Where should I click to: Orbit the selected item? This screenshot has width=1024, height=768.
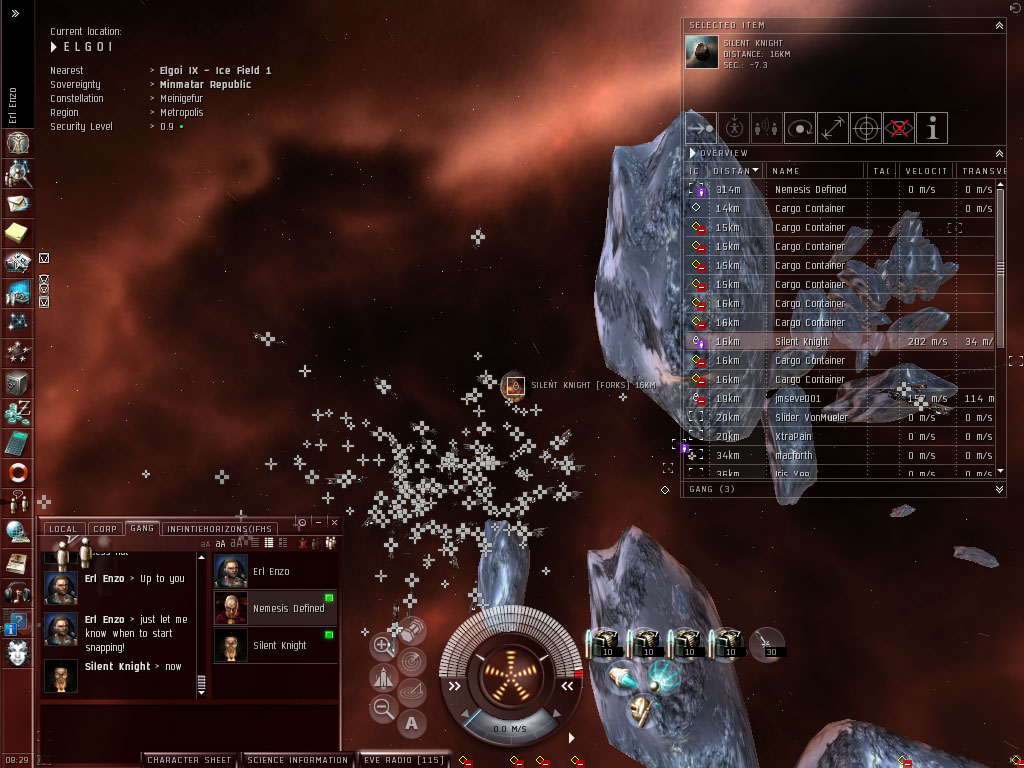pyautogui.click(x=800, y=128)
